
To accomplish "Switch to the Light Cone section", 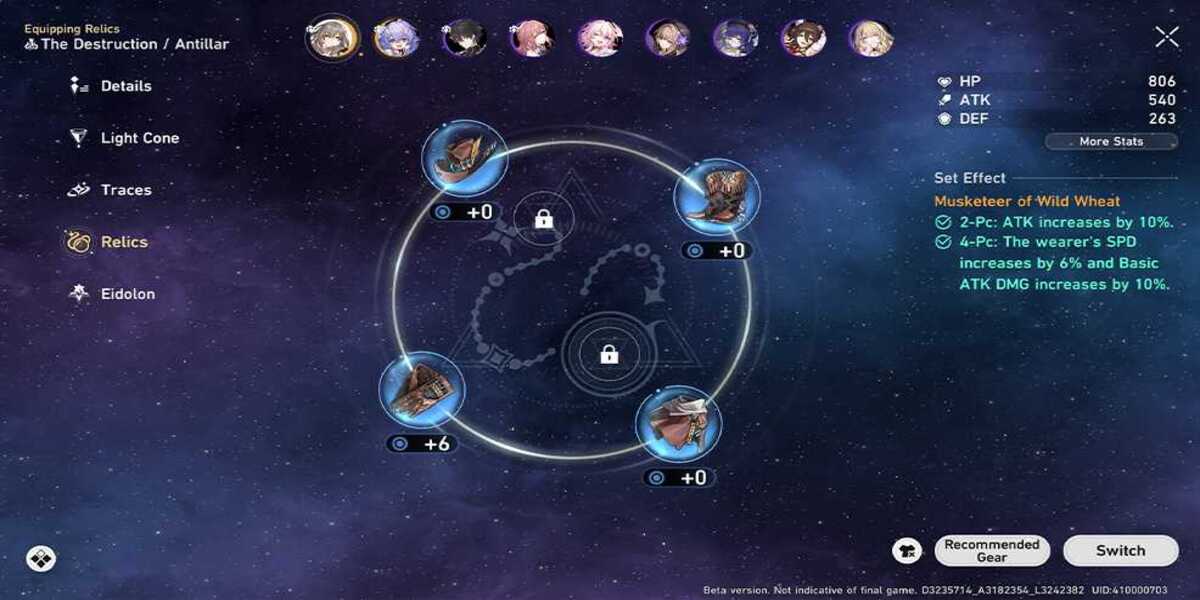I will tap(139, 138).
